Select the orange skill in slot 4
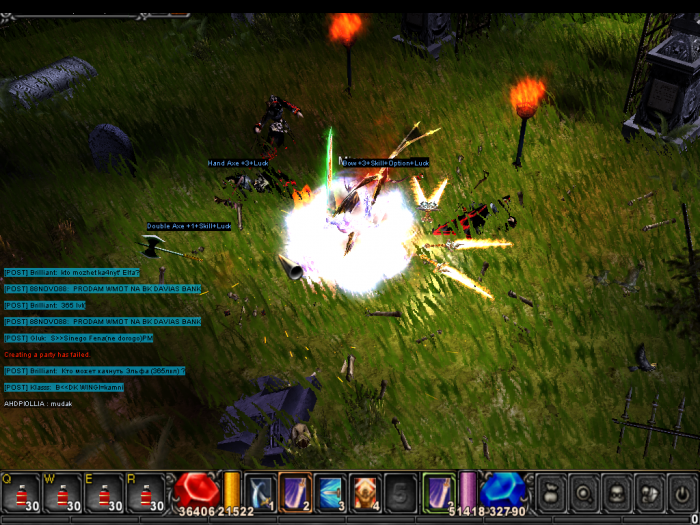700x525 pixels. click(x=365, y=493)
